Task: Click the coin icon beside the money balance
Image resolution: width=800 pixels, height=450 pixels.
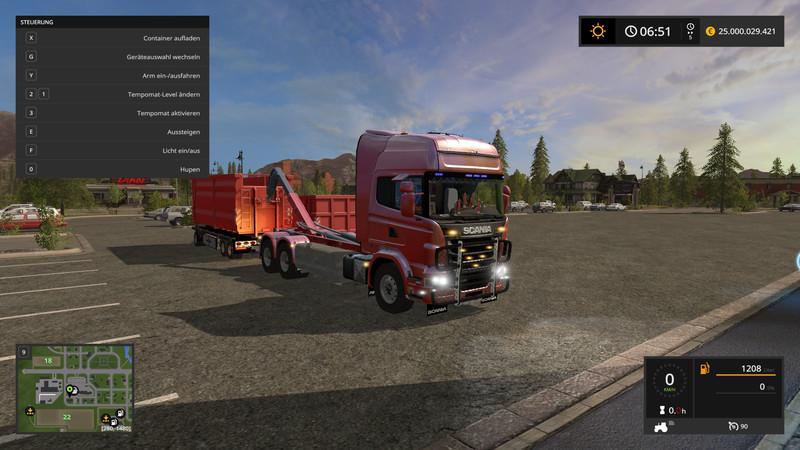Action: (710, 31)
